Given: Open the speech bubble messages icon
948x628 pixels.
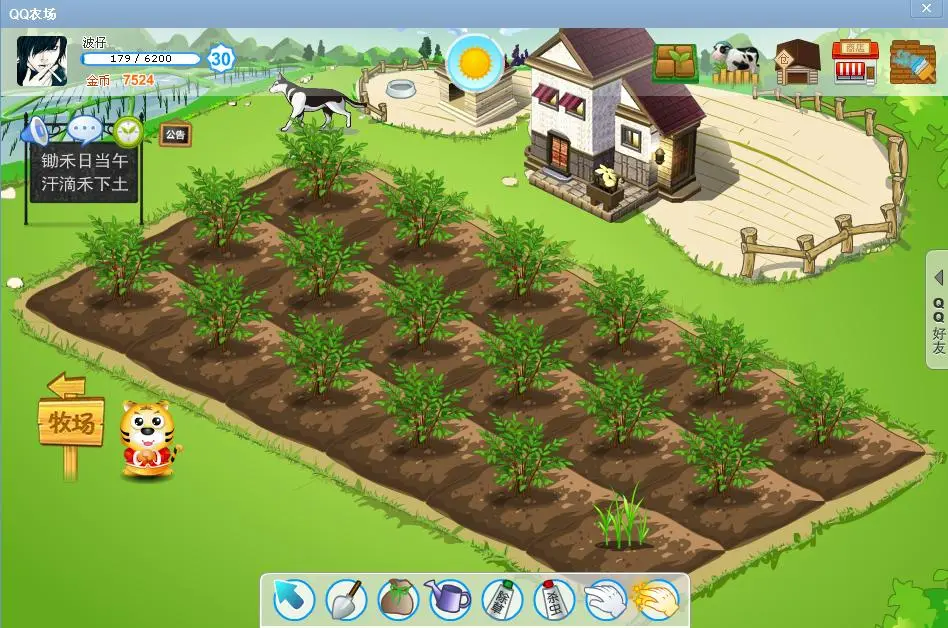Looking at the screenshot, I should (x=85, y=130).
